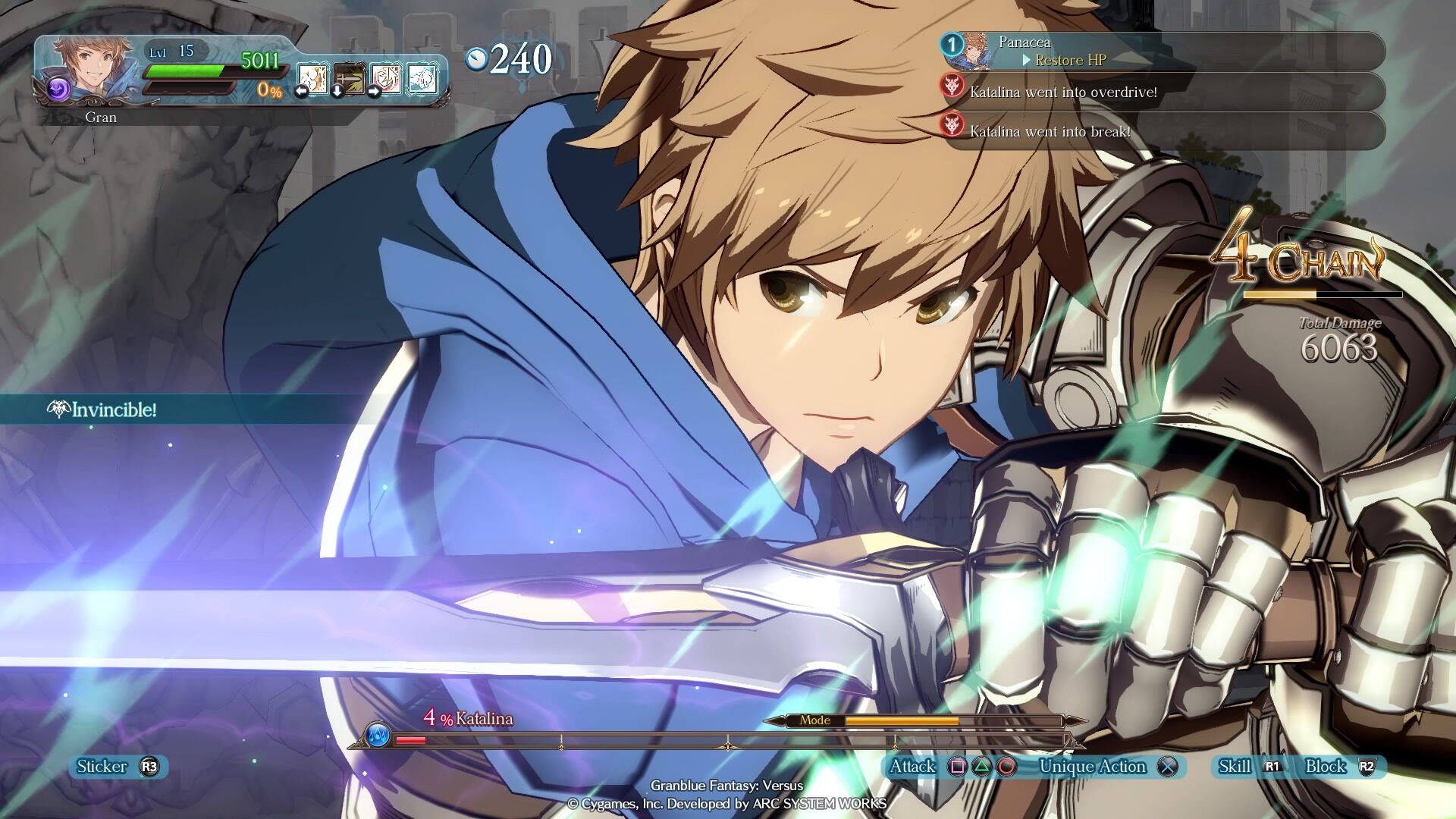Click the blue water element icon by Katalina's bar
The image size is (1456, 819).
click(x=378, y=734)
